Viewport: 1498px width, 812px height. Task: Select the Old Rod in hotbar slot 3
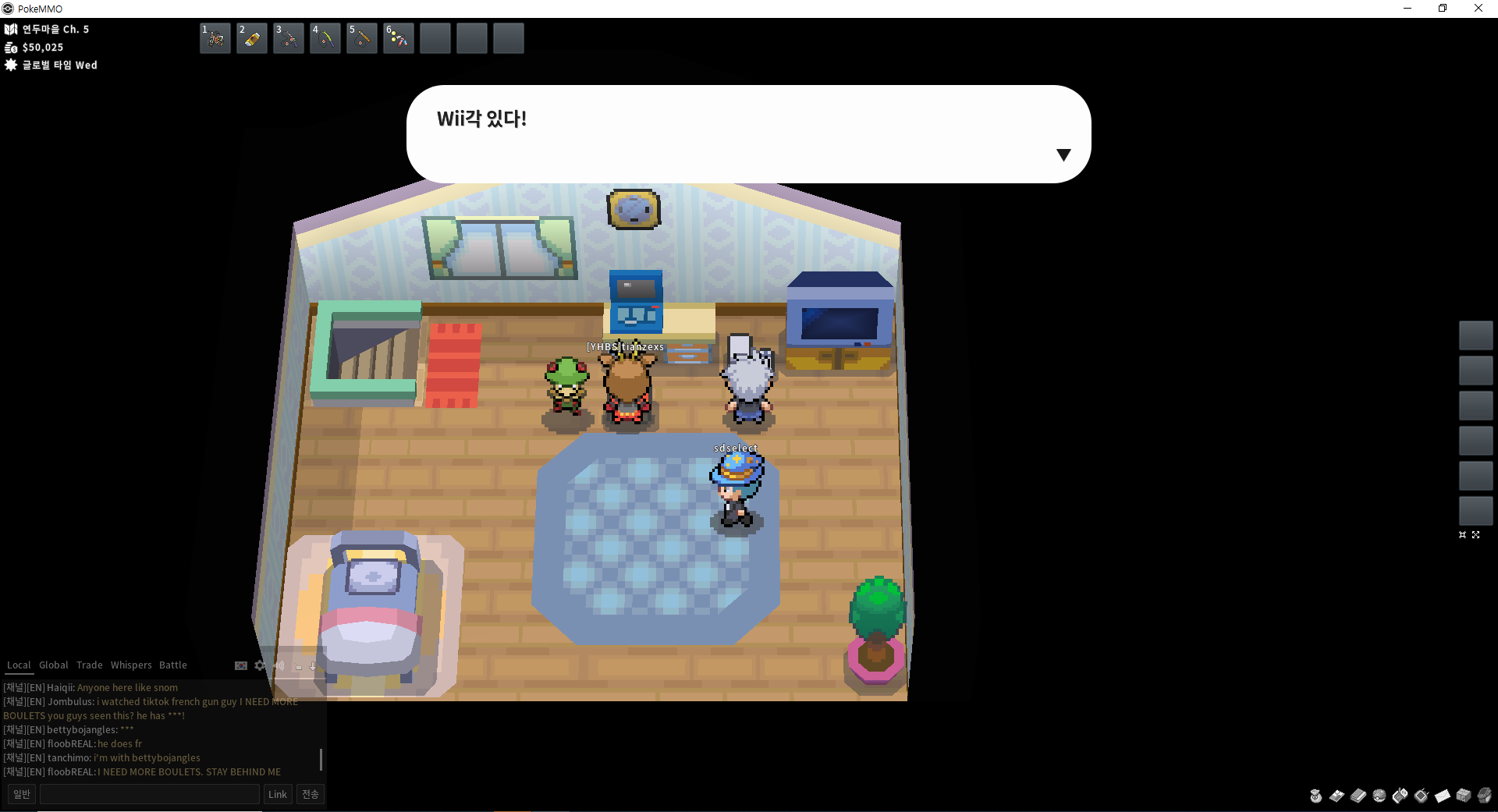[289, 38]
